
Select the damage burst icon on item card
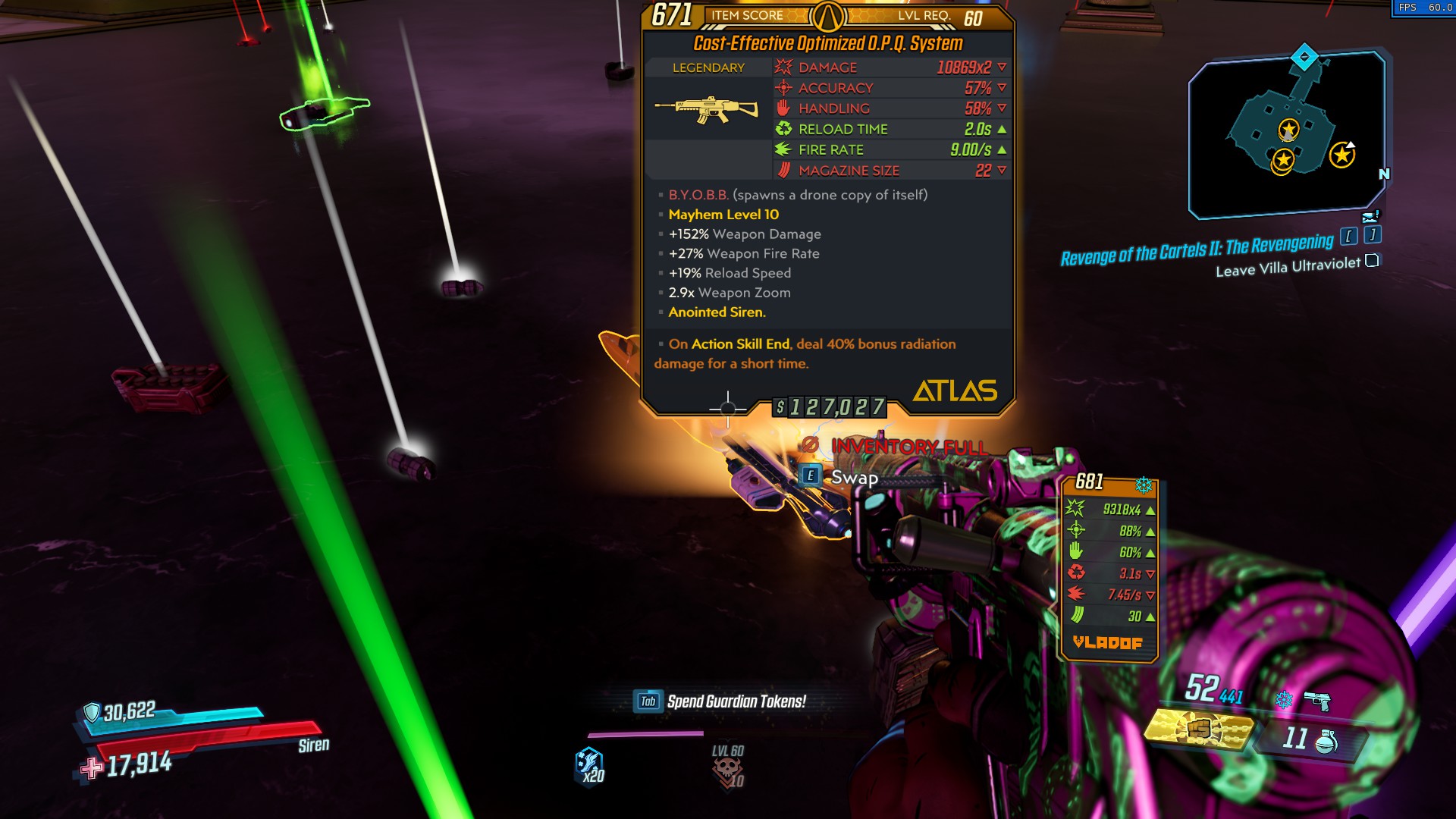tap(783, 67)
